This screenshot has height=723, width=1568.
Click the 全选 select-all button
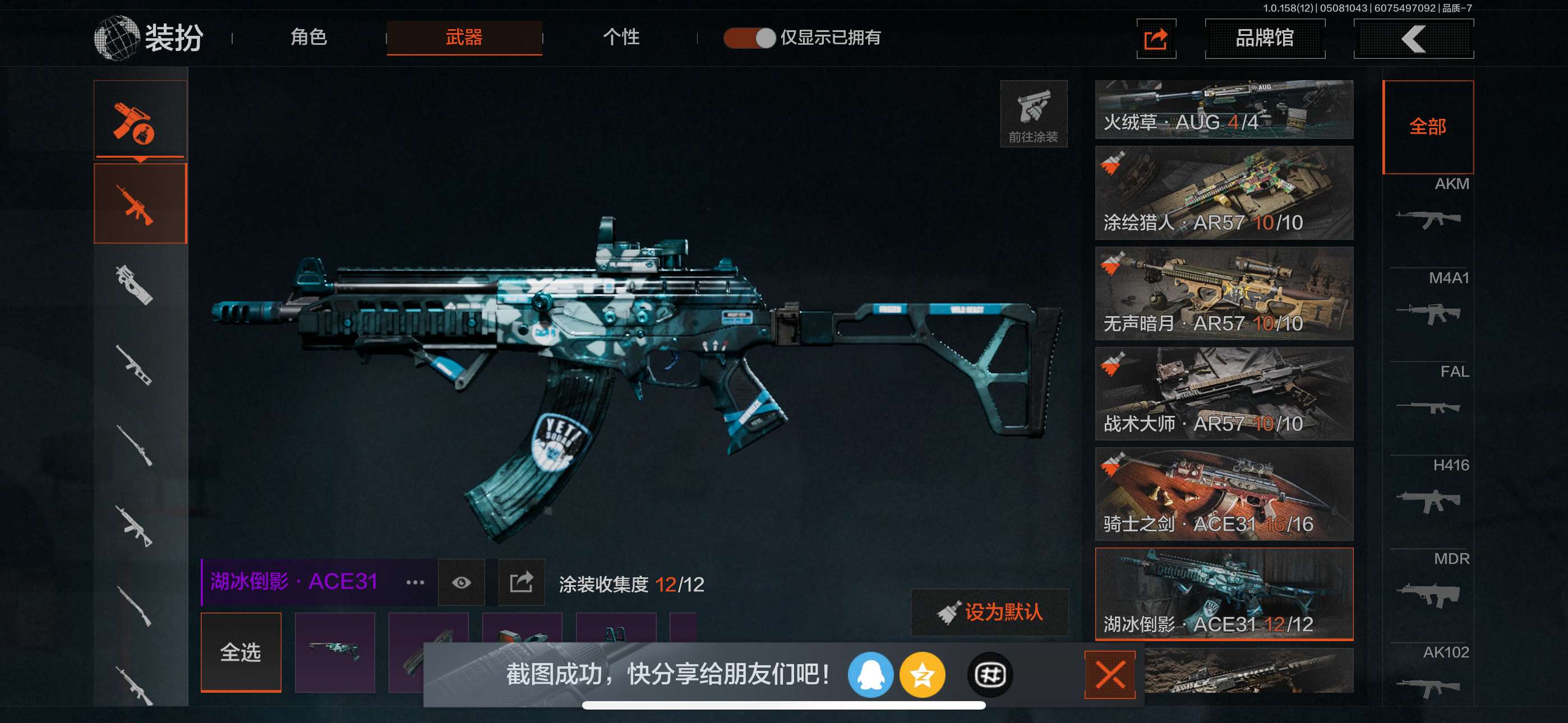coord(241,652)
